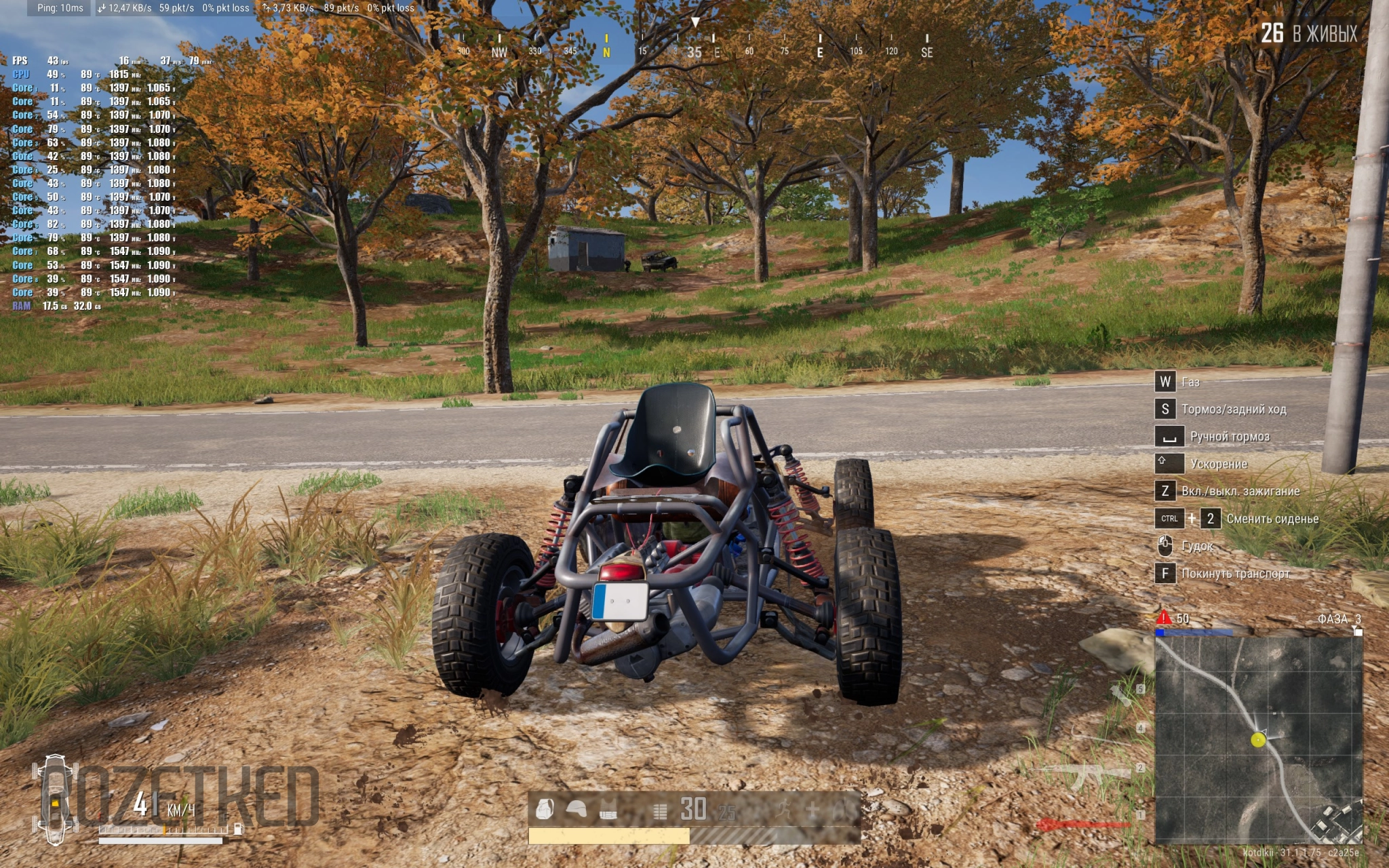Click the running figure boost icon
1389x868 pixels.
click(x=783, y=809)
